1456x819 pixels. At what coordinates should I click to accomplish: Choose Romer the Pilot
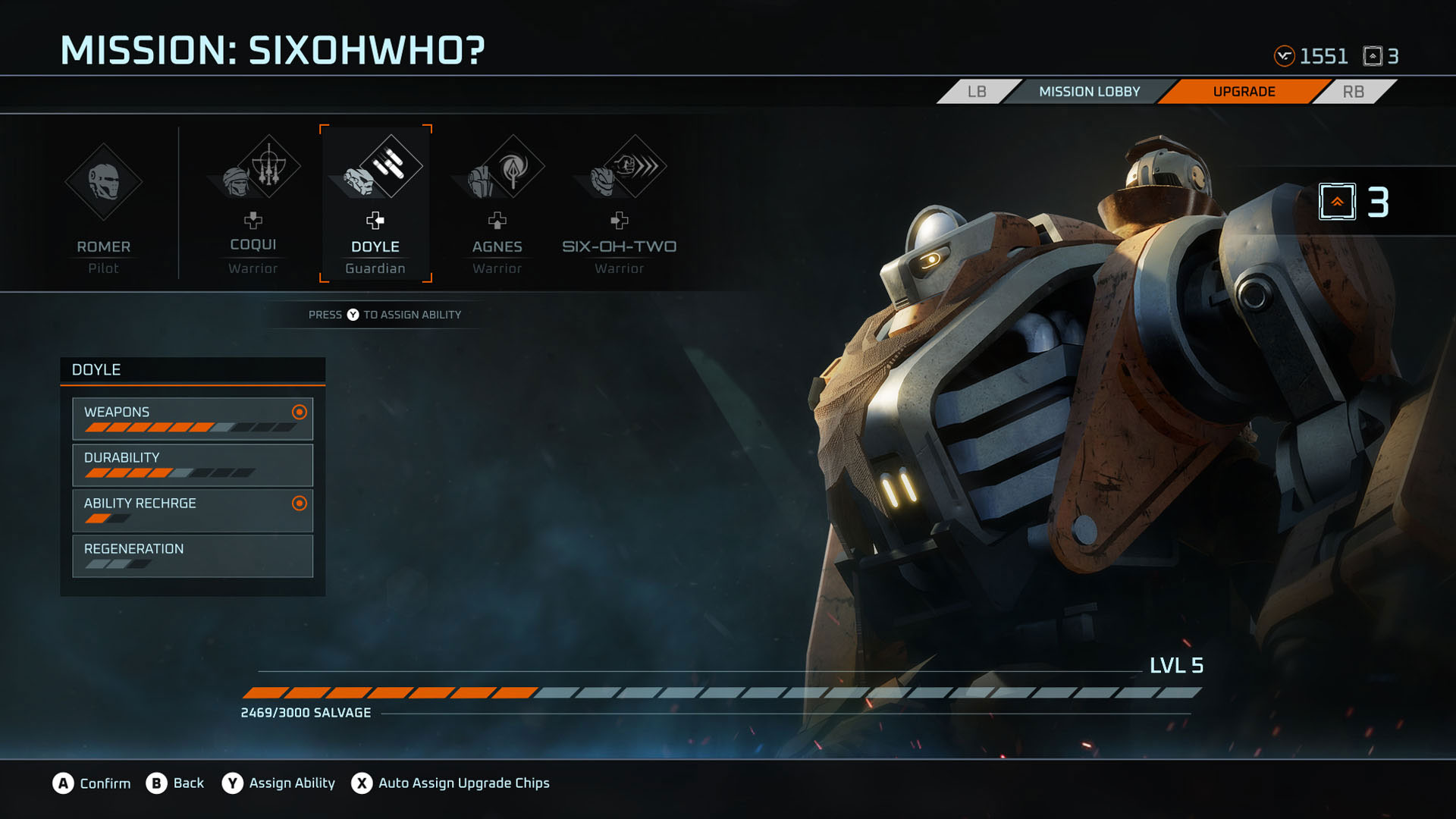click(x=103, y=205)
